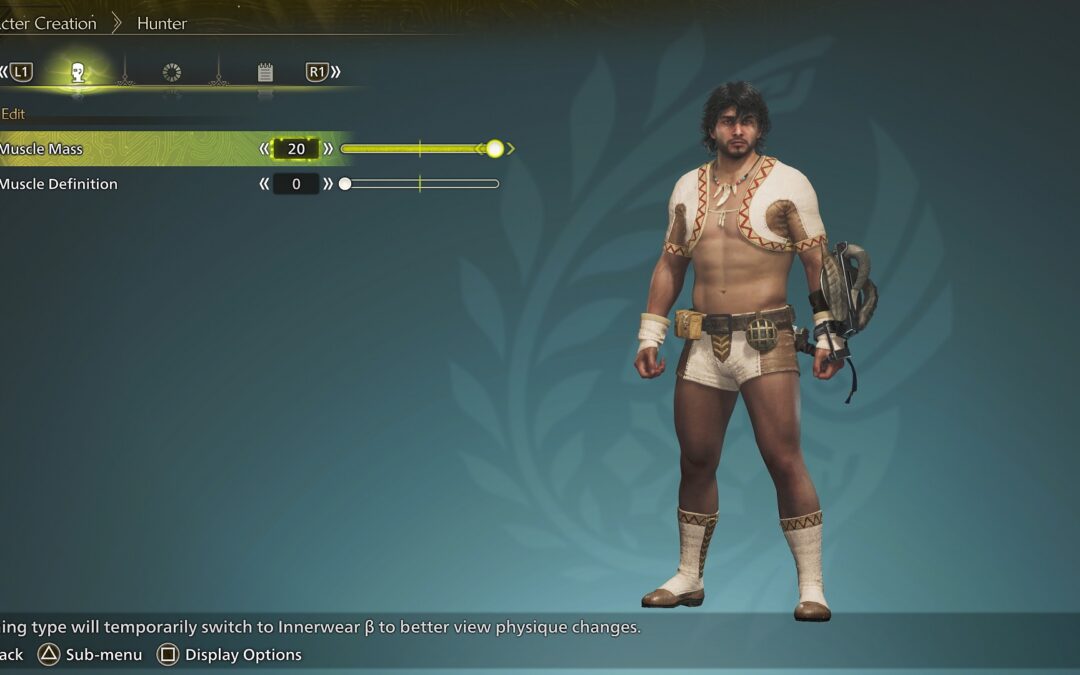Increase Muscle Definition with the right arrows
The height and width of the screenshot is (675, 1080).
[328, 184]
